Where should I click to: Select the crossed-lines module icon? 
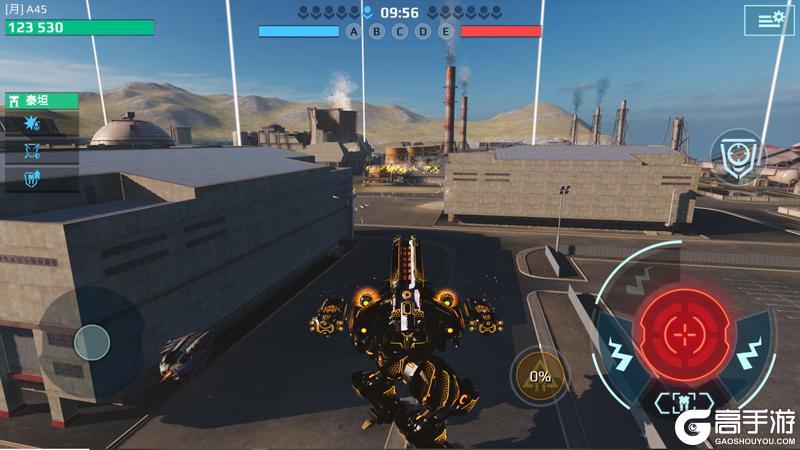coord(30,151)
